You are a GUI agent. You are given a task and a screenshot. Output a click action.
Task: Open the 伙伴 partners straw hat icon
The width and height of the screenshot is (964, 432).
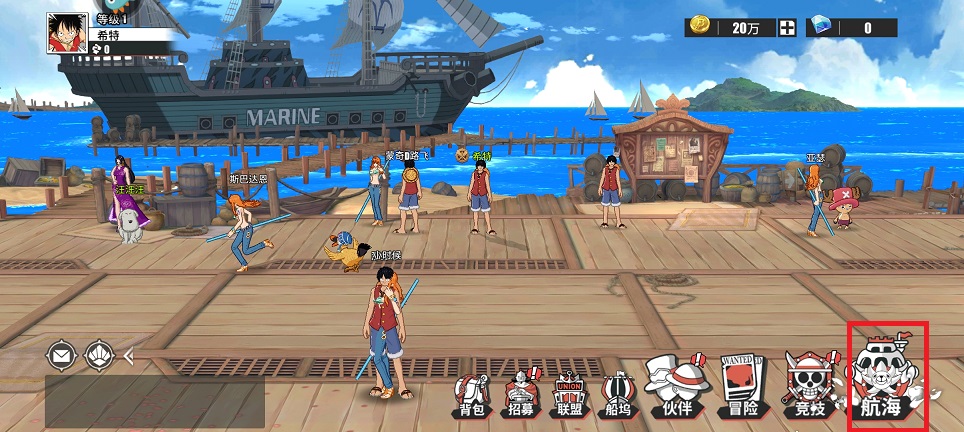click(x=671, y=387)
